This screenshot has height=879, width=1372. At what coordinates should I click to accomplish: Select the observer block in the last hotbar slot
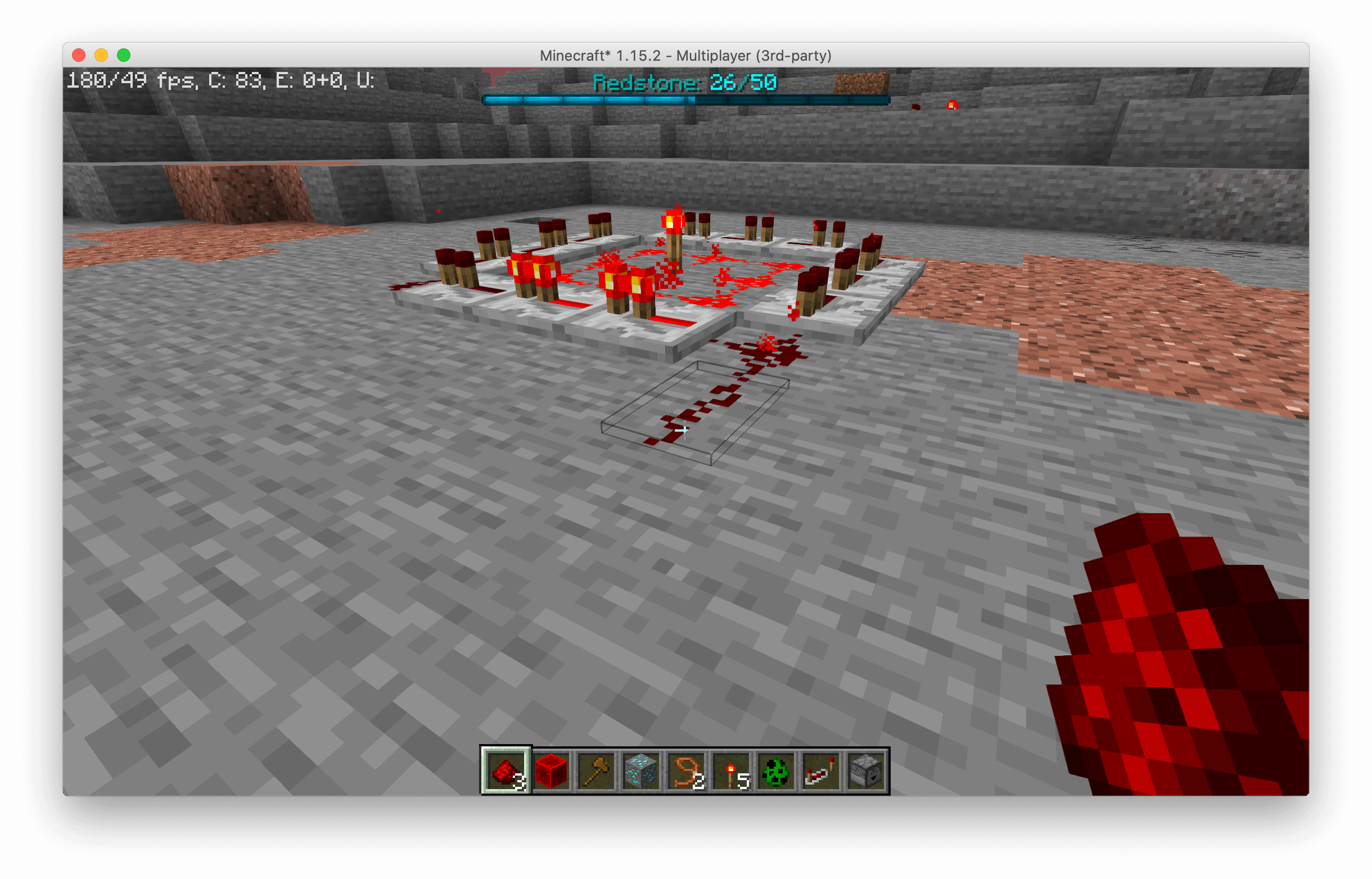pos(868,771)
